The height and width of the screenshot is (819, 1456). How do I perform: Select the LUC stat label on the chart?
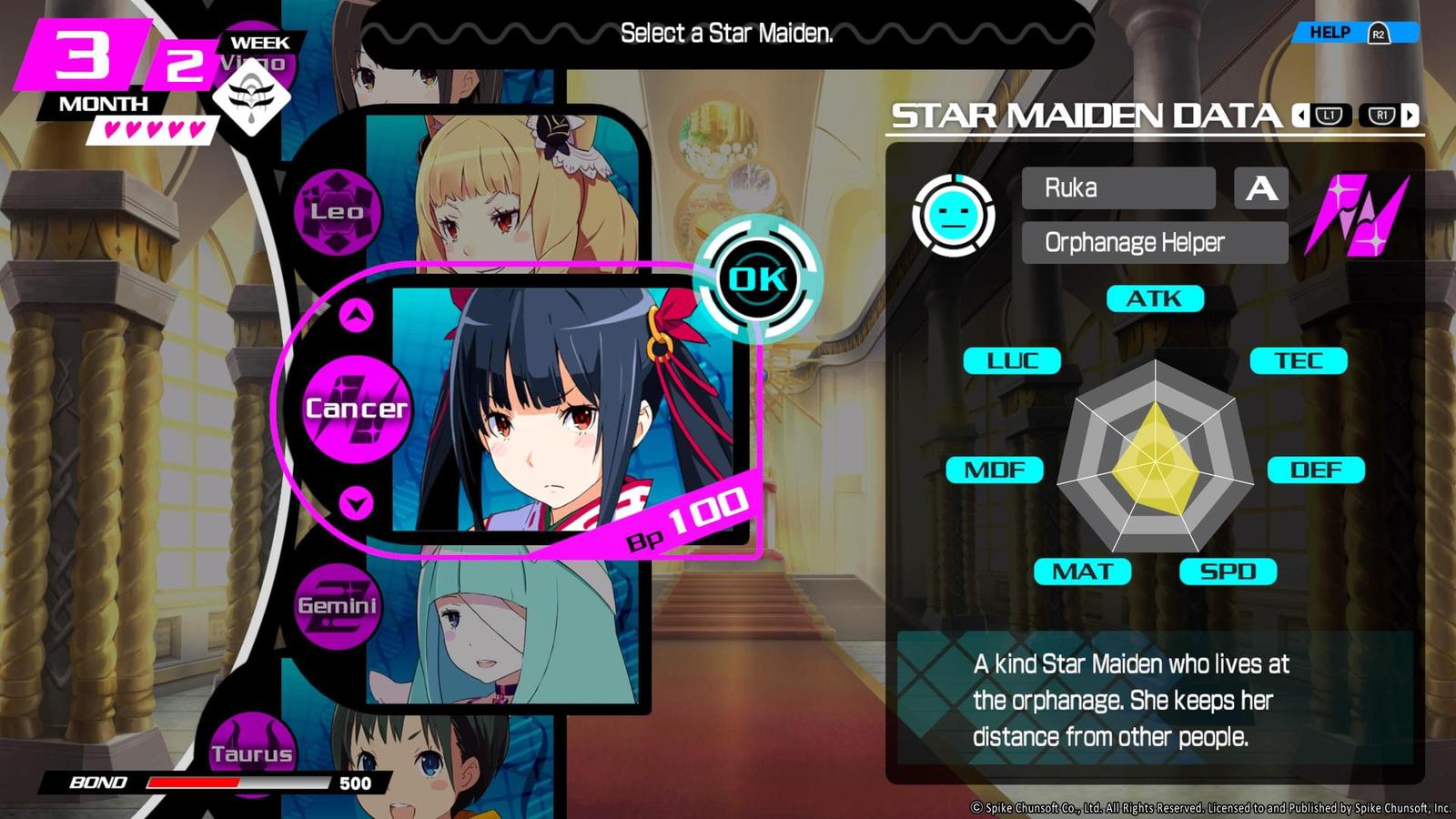[x=1013, y=360]
